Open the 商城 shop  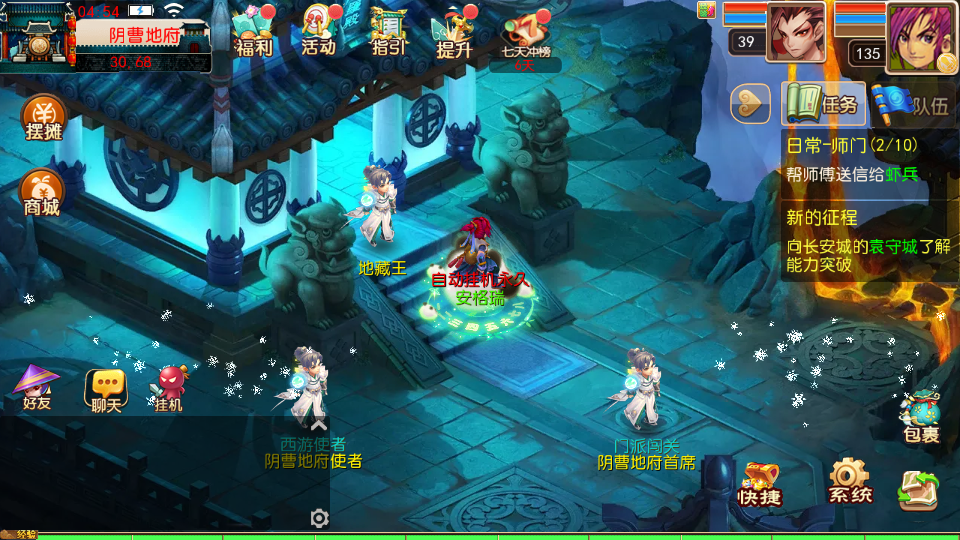[x=42, y=193]
